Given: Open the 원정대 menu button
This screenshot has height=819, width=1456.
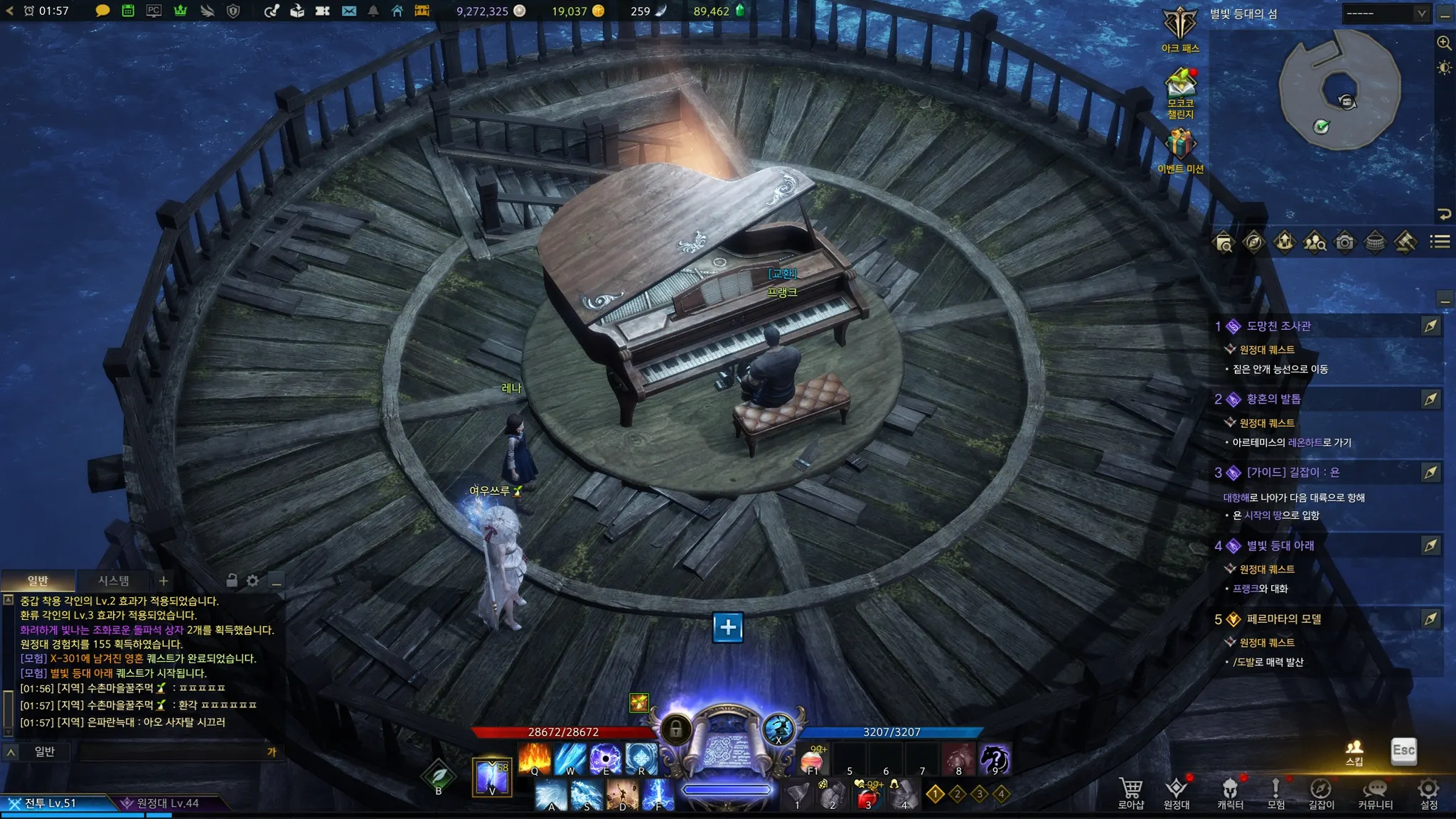Looking at the screenshot, I should pos(1176,791).
